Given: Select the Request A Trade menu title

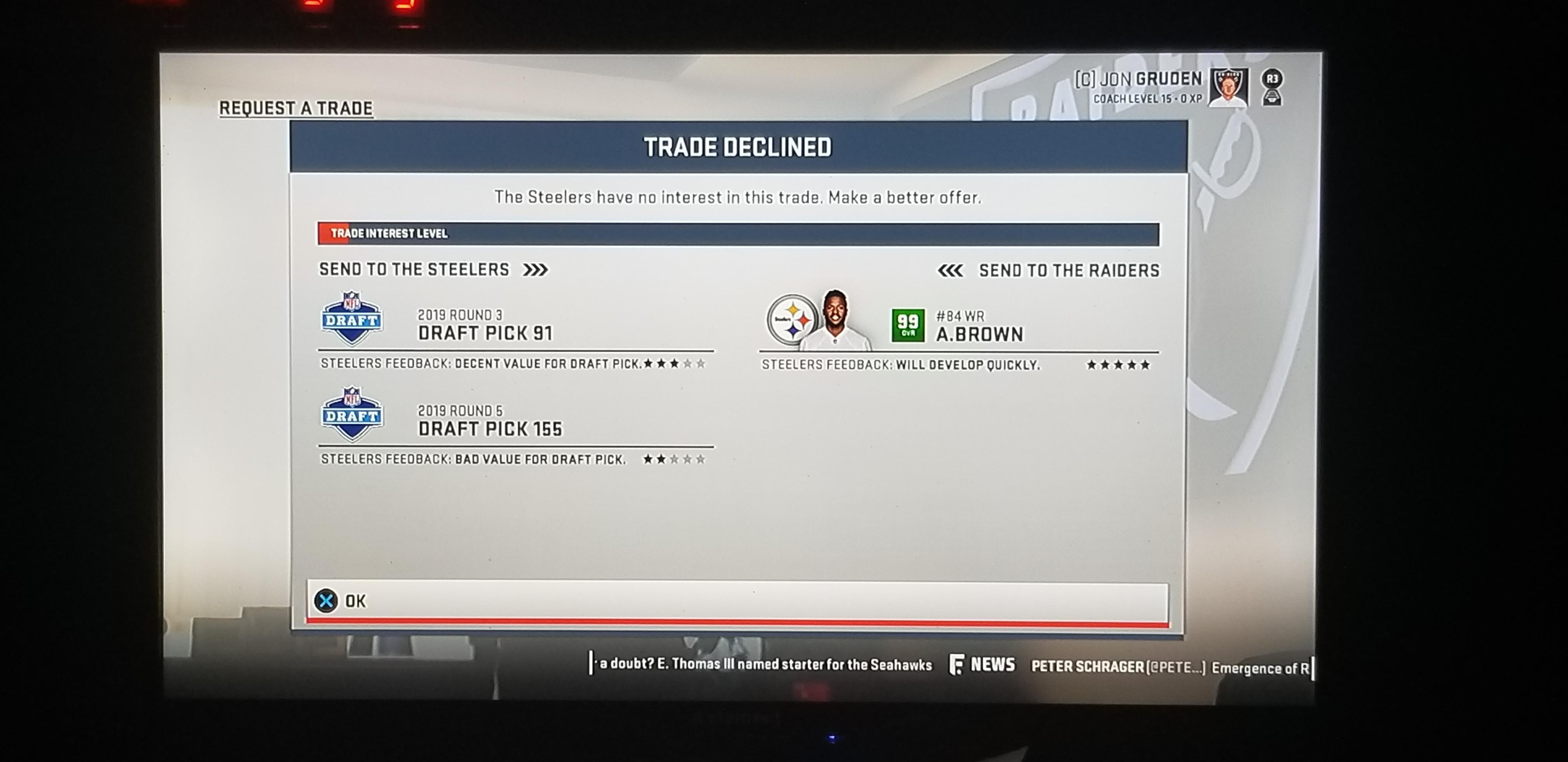Looking at the screenshot, I should click(296, 107).
